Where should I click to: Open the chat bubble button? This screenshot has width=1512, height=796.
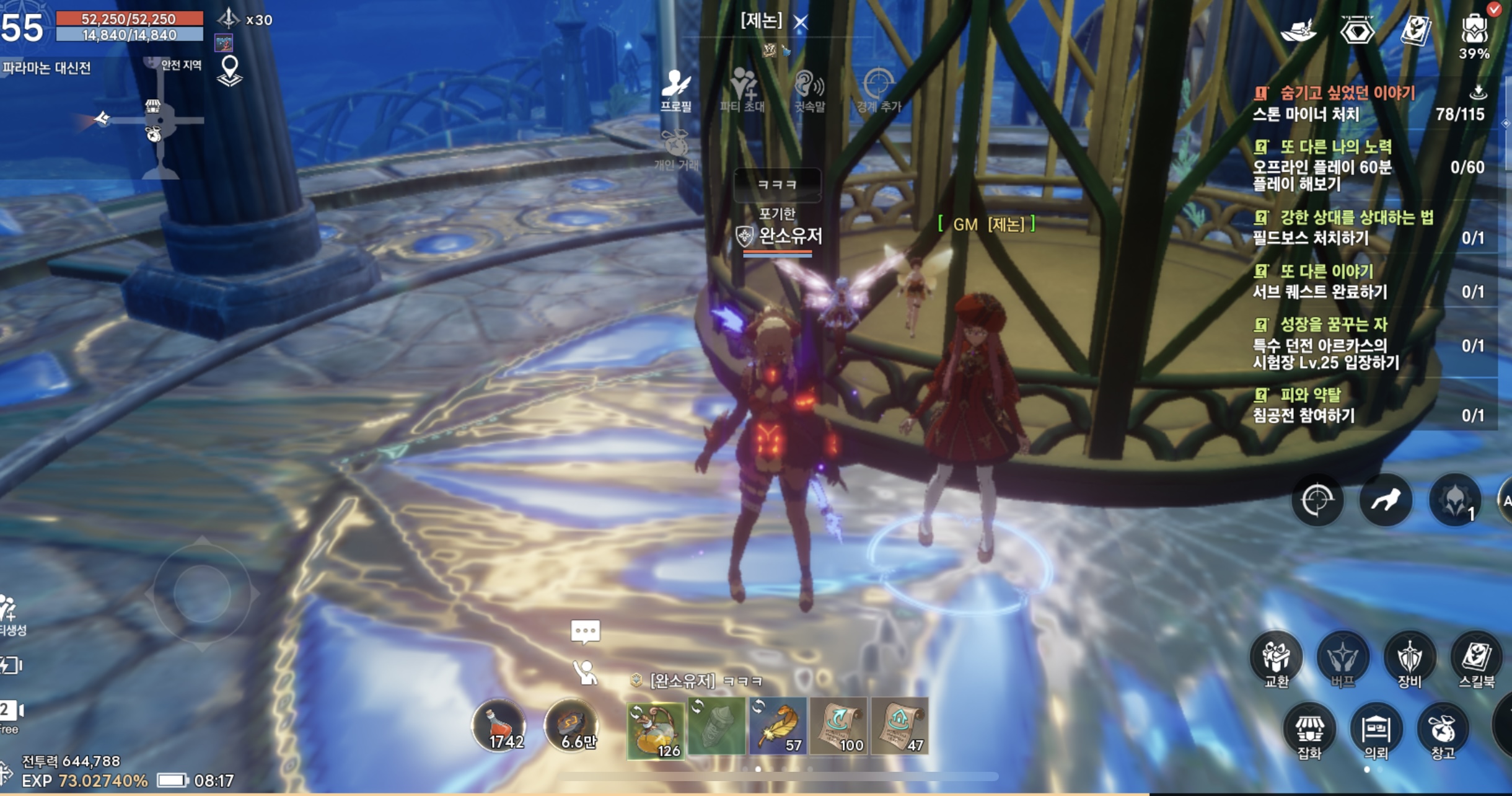pos(585,632)
